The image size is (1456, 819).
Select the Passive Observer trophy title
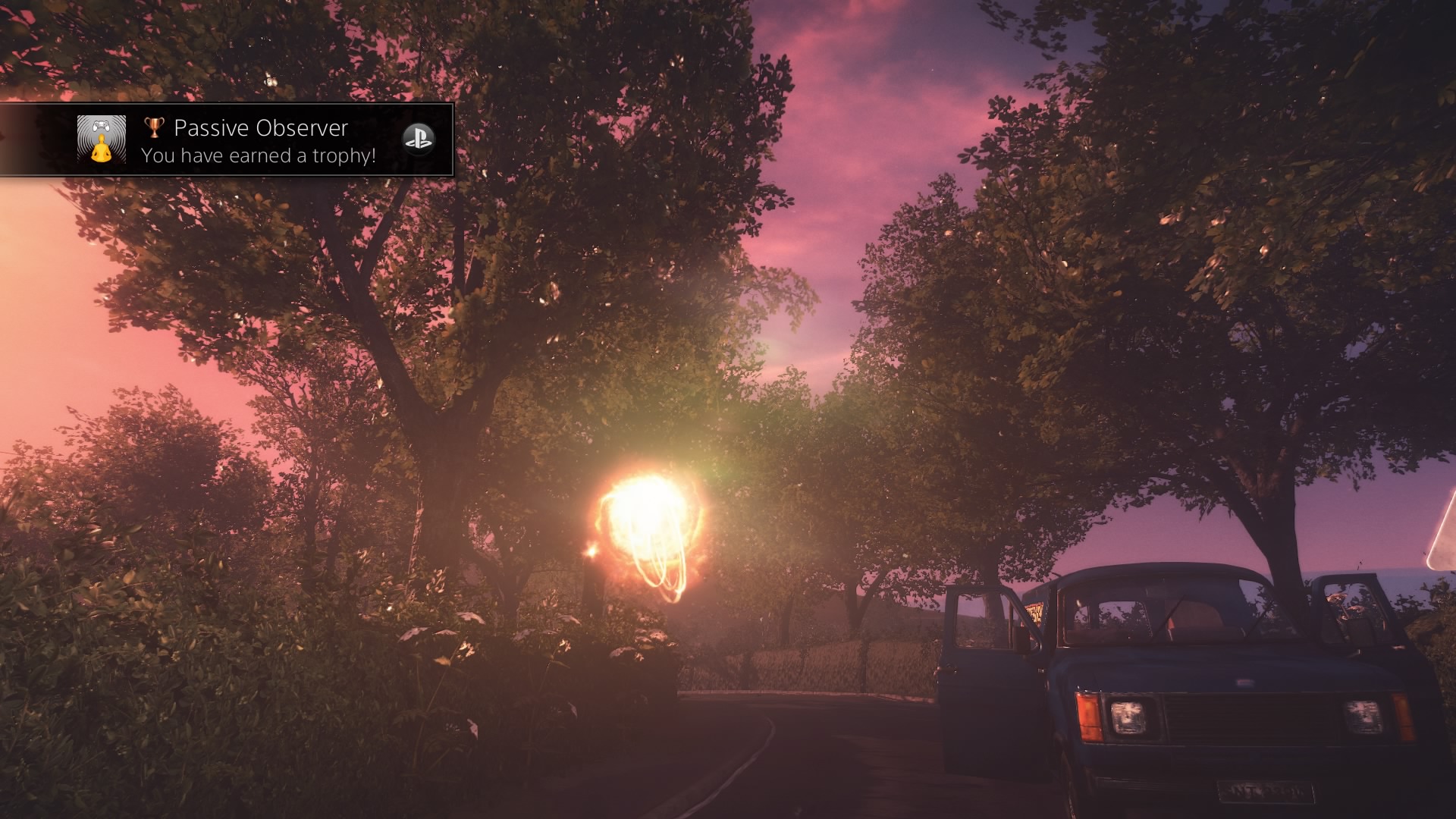(x=262, y=128)
